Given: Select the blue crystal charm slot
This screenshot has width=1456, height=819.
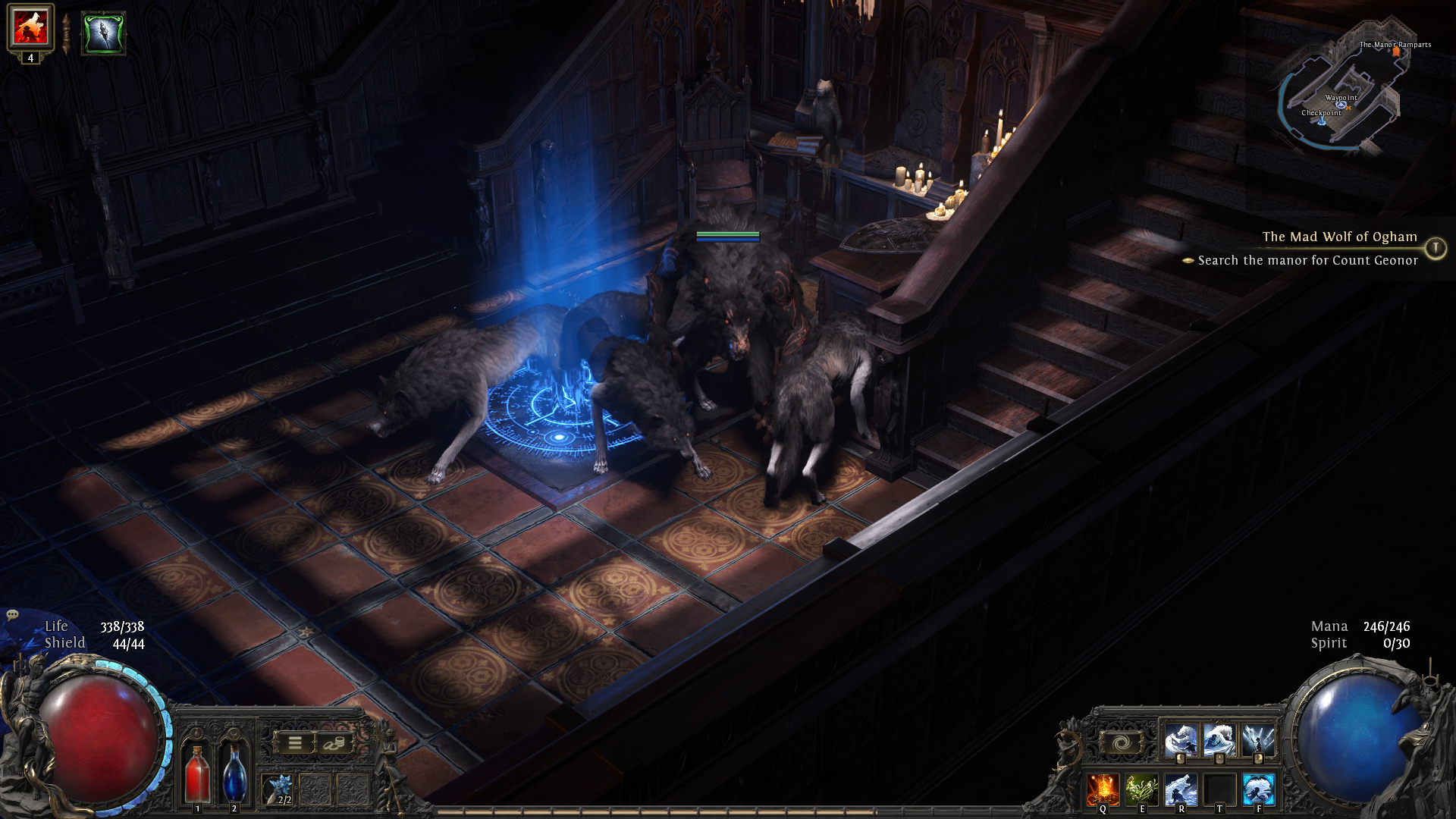Looking at the screenshot, I should click(x=280, y=789).
